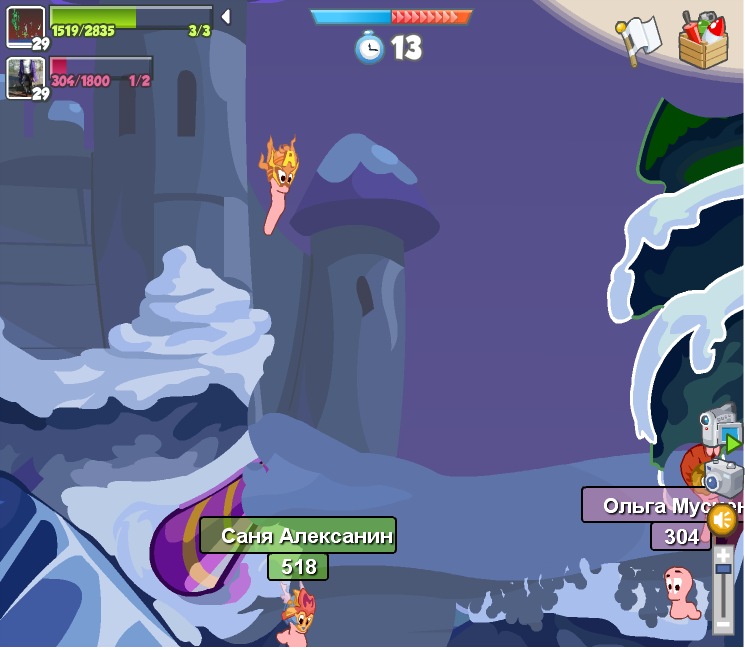This screenshot has height=650, width=745.
Task: Click the plus button on the zoom slider
Action: click(x=723, y=554)
